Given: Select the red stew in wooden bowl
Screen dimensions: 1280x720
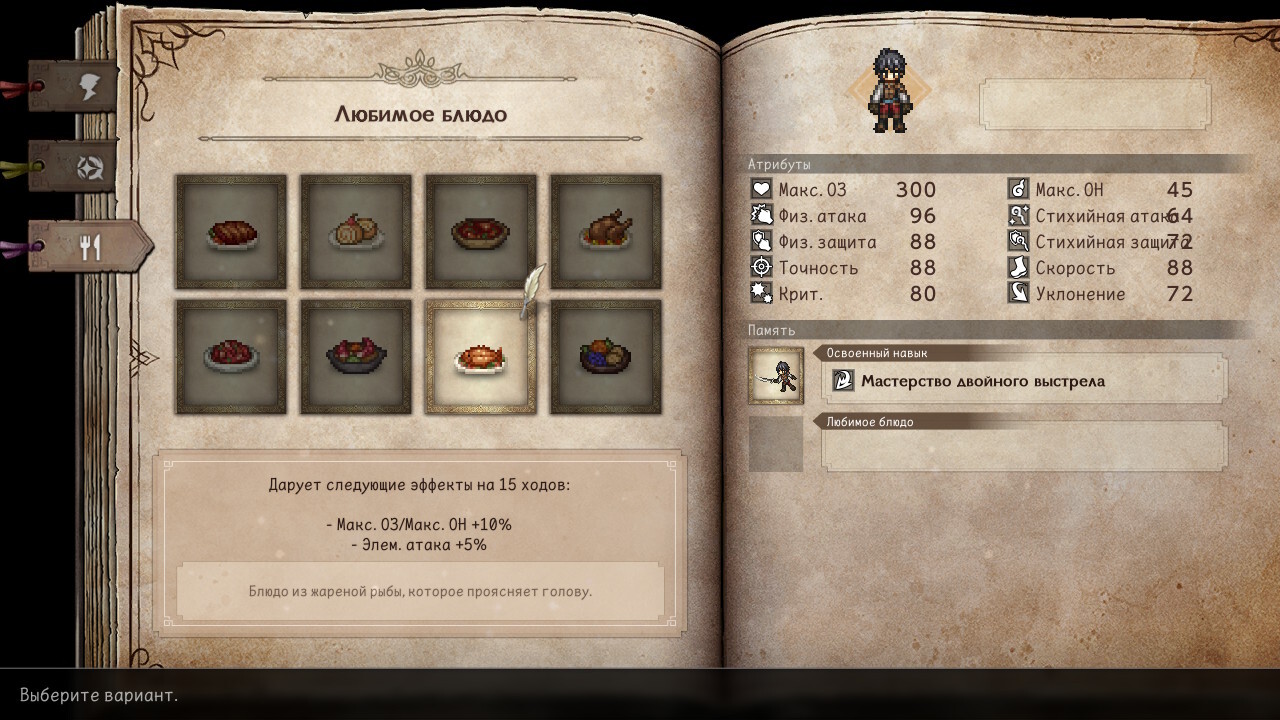Looking at the screenshot, I should pos(481,232).
